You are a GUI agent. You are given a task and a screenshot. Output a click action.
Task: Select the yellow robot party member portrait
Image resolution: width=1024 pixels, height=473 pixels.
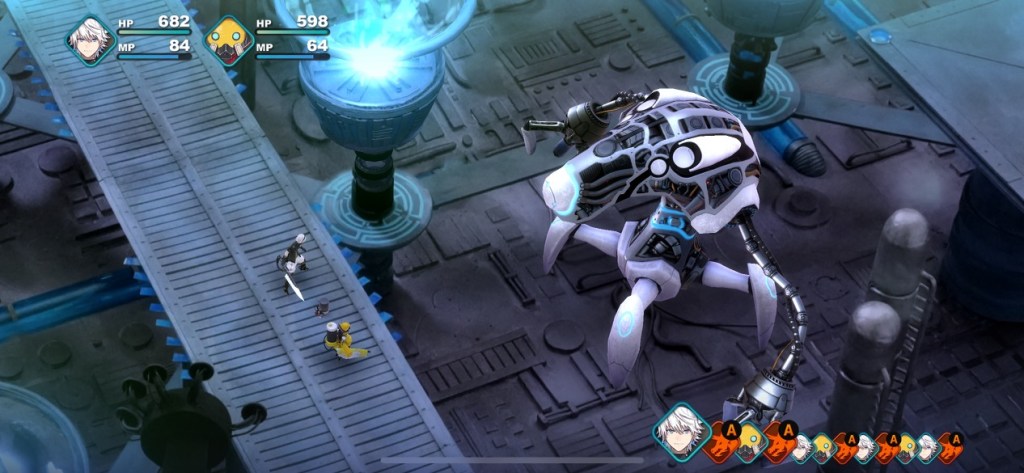[228, 40]
